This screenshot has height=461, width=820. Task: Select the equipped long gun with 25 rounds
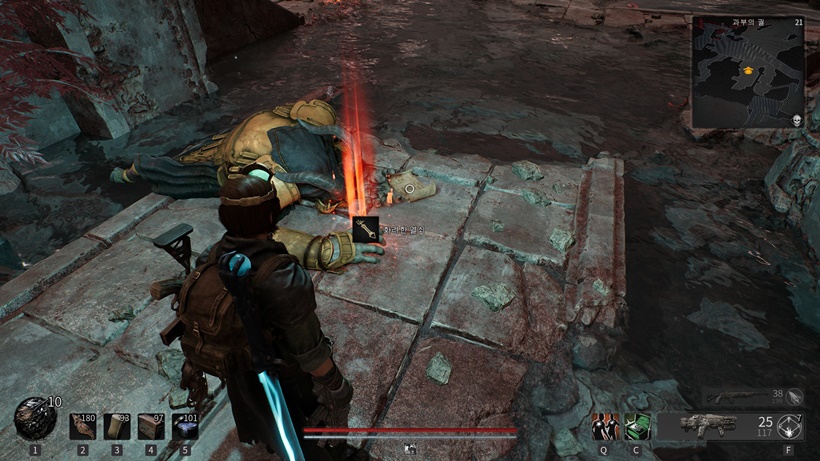tap(708, 425)
